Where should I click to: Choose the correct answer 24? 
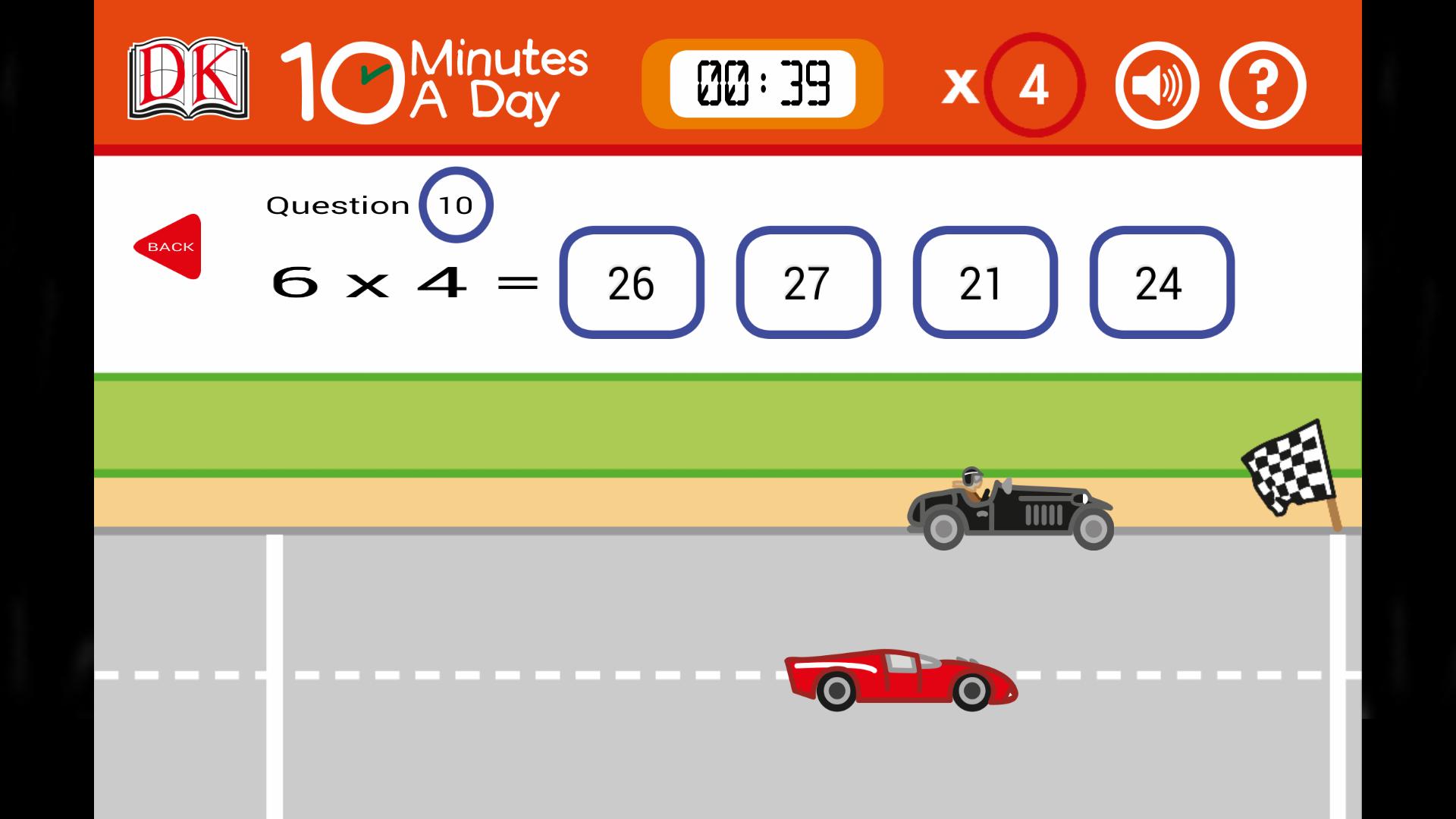click(1161, 283)
